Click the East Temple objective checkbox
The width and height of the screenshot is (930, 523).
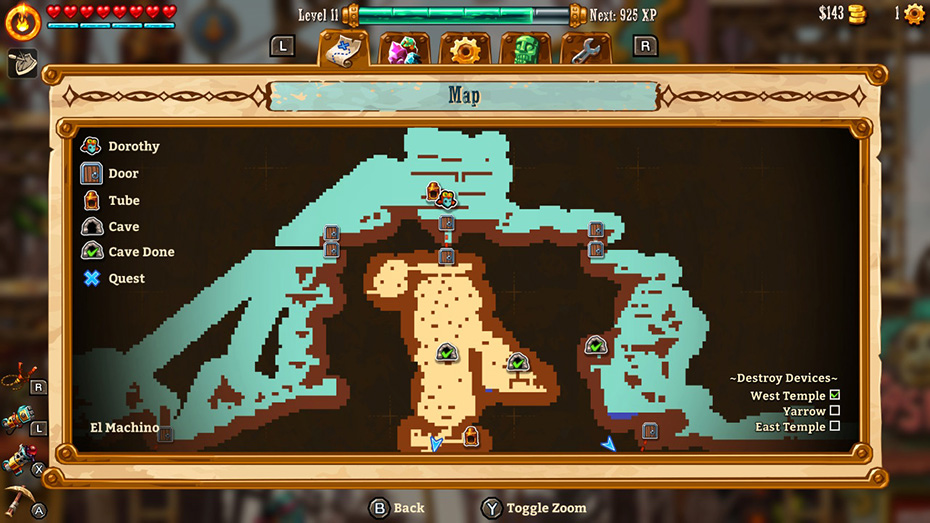835,427
